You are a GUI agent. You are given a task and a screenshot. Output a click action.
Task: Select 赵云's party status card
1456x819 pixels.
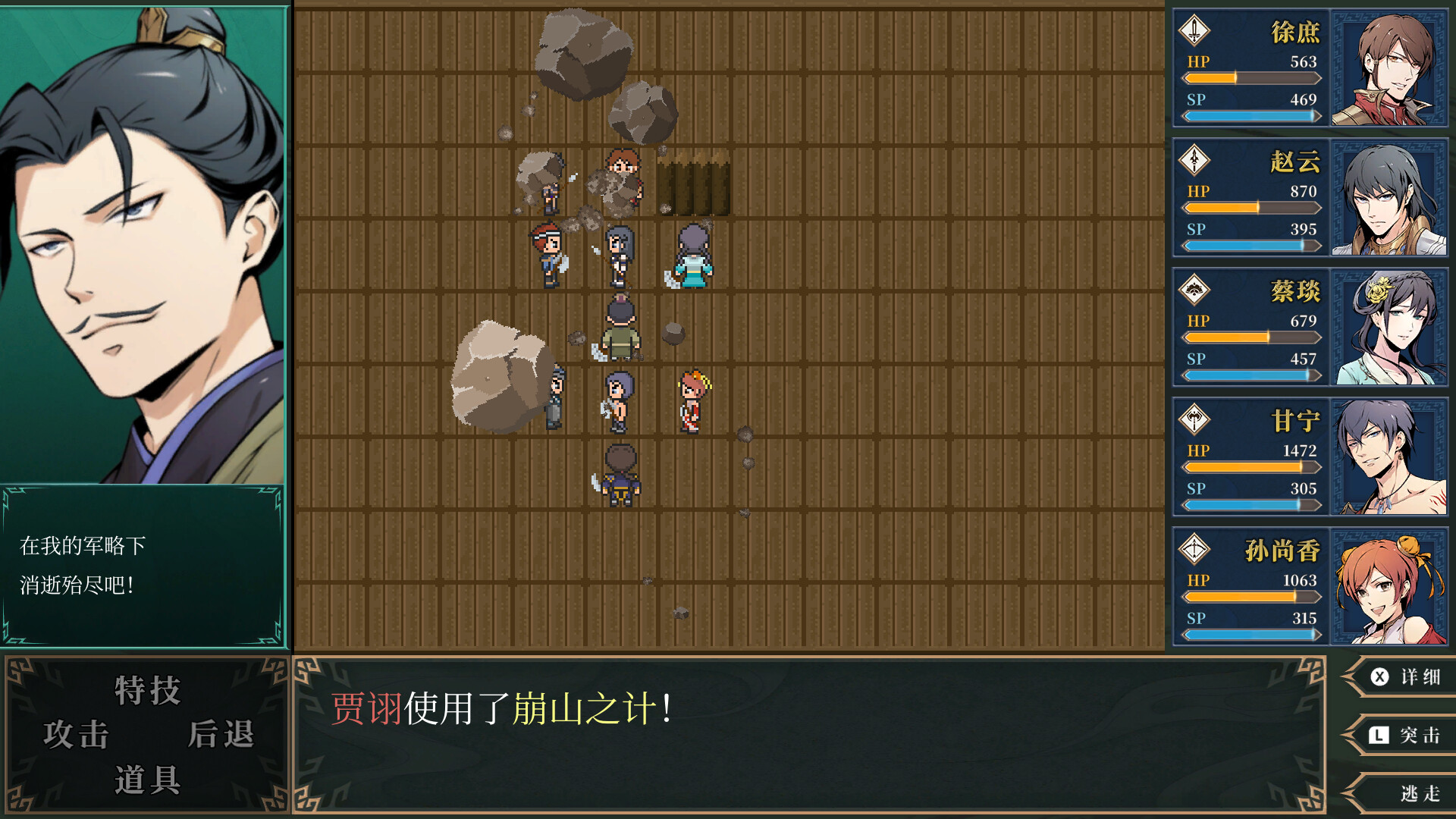(1310, 198)
